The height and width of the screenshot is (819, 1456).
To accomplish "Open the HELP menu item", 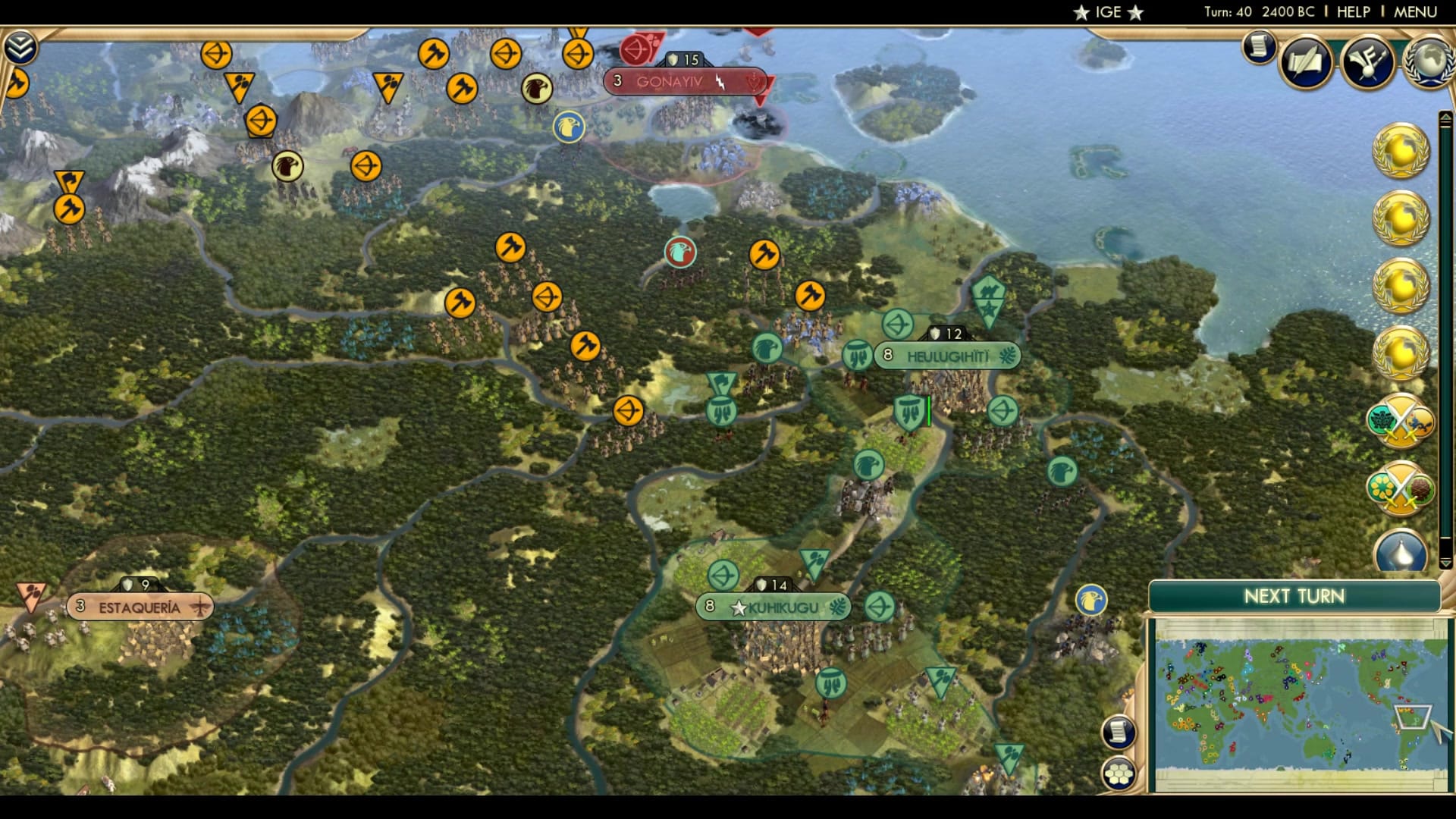I will tap(1355, 11).
